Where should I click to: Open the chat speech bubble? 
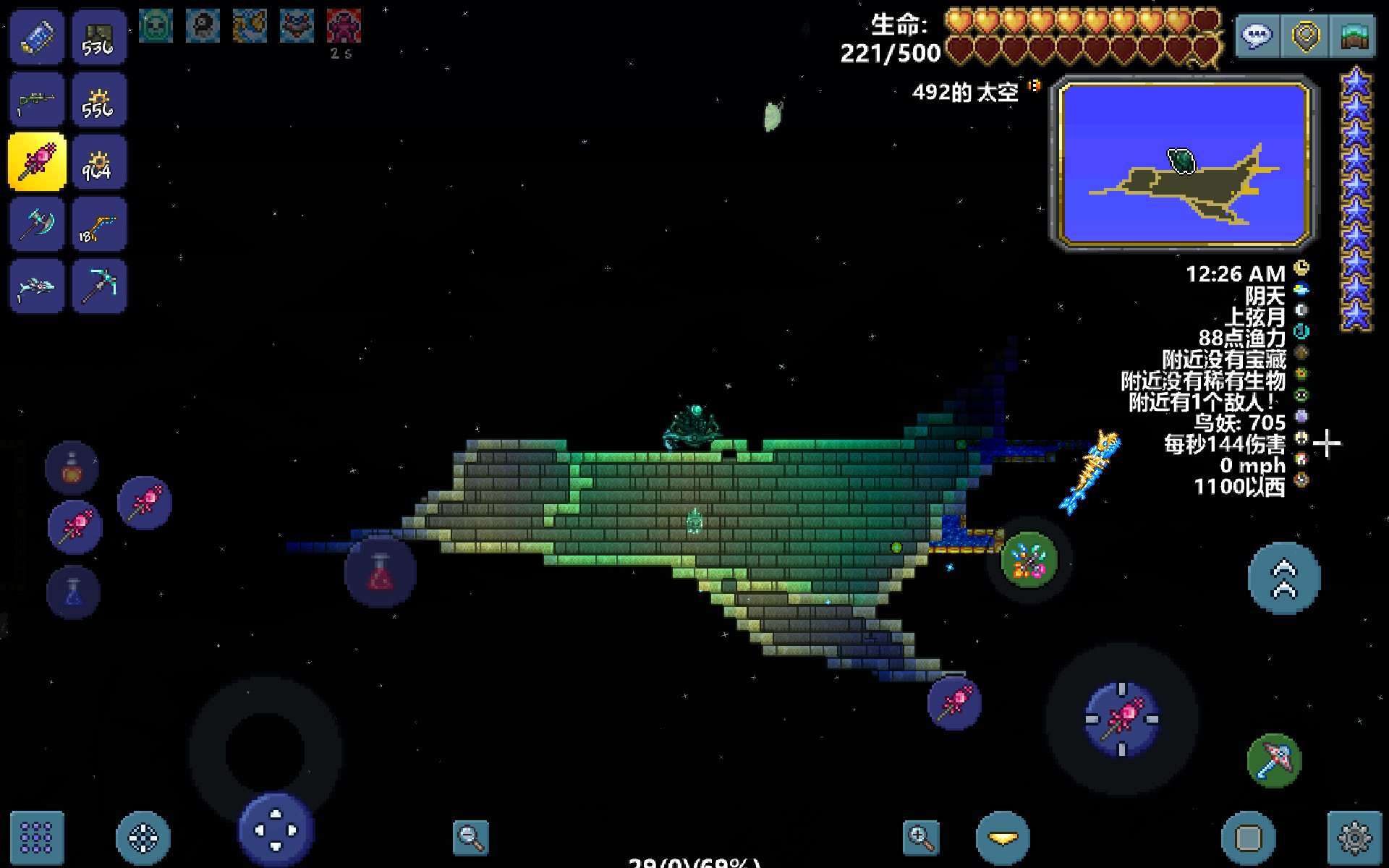[1257, 35]
